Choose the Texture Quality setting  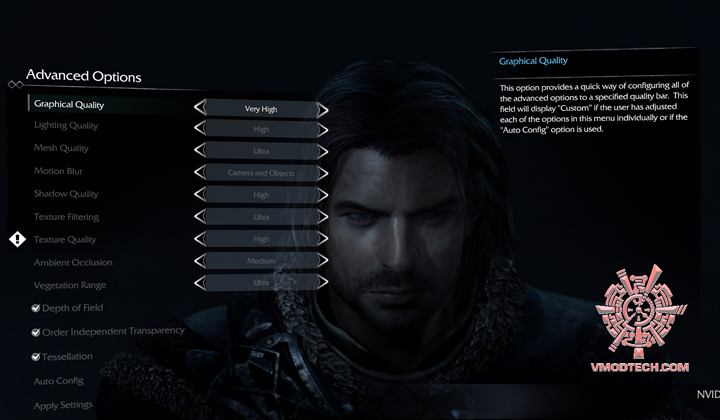point(65,240)
